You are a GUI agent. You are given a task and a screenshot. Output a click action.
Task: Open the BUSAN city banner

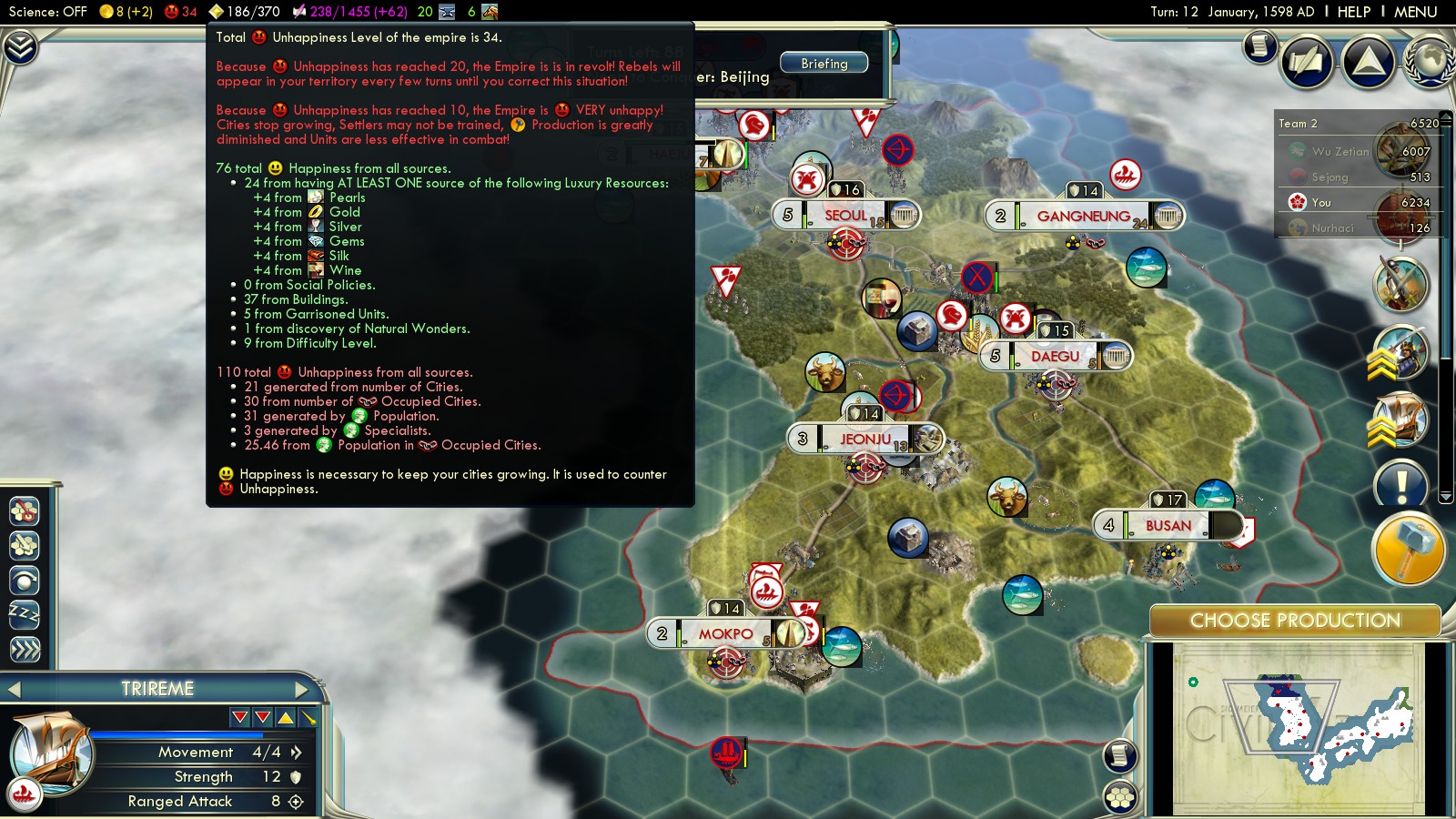point(1168,525)
